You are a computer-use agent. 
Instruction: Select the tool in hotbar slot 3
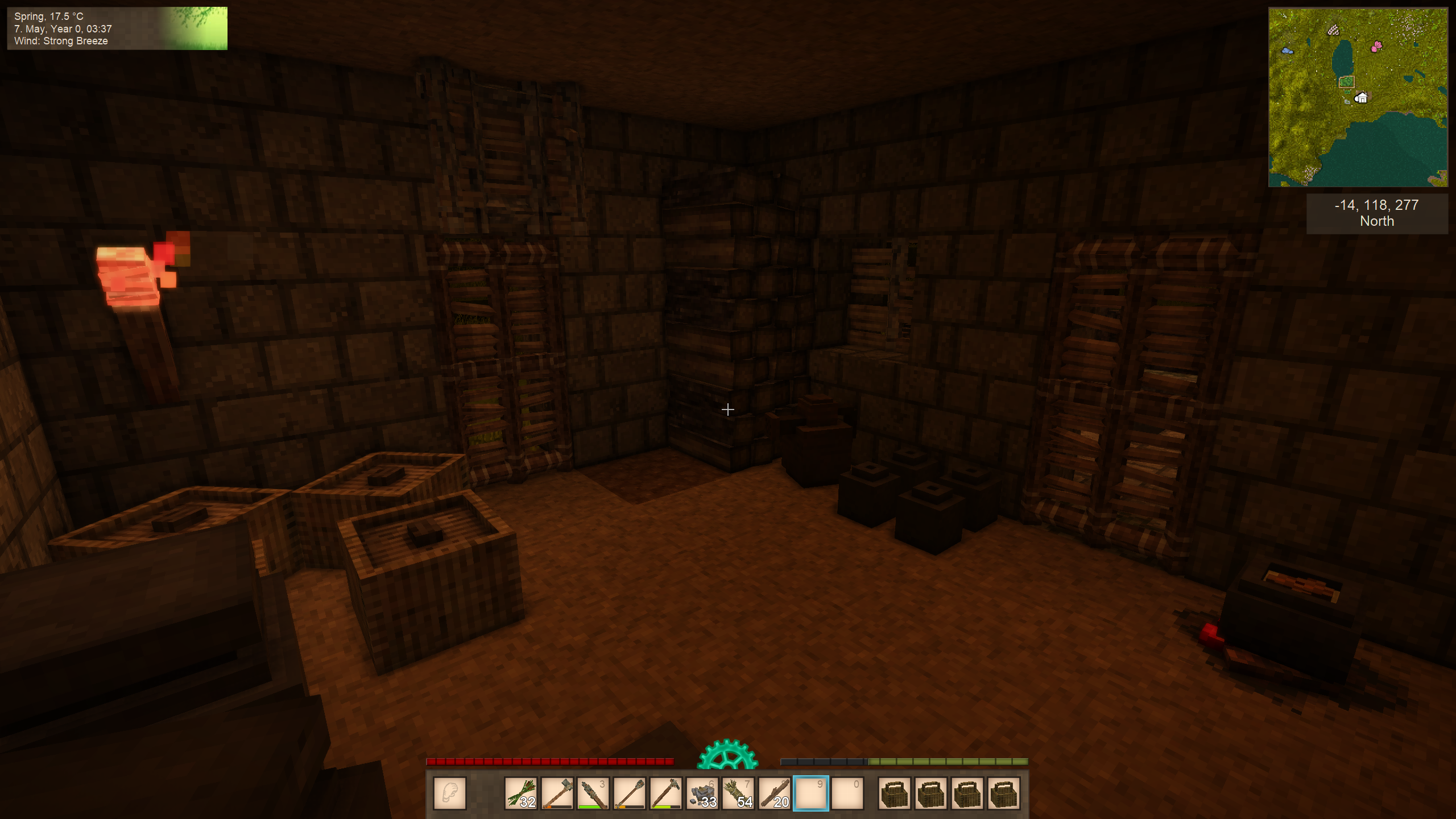point(593,793)
